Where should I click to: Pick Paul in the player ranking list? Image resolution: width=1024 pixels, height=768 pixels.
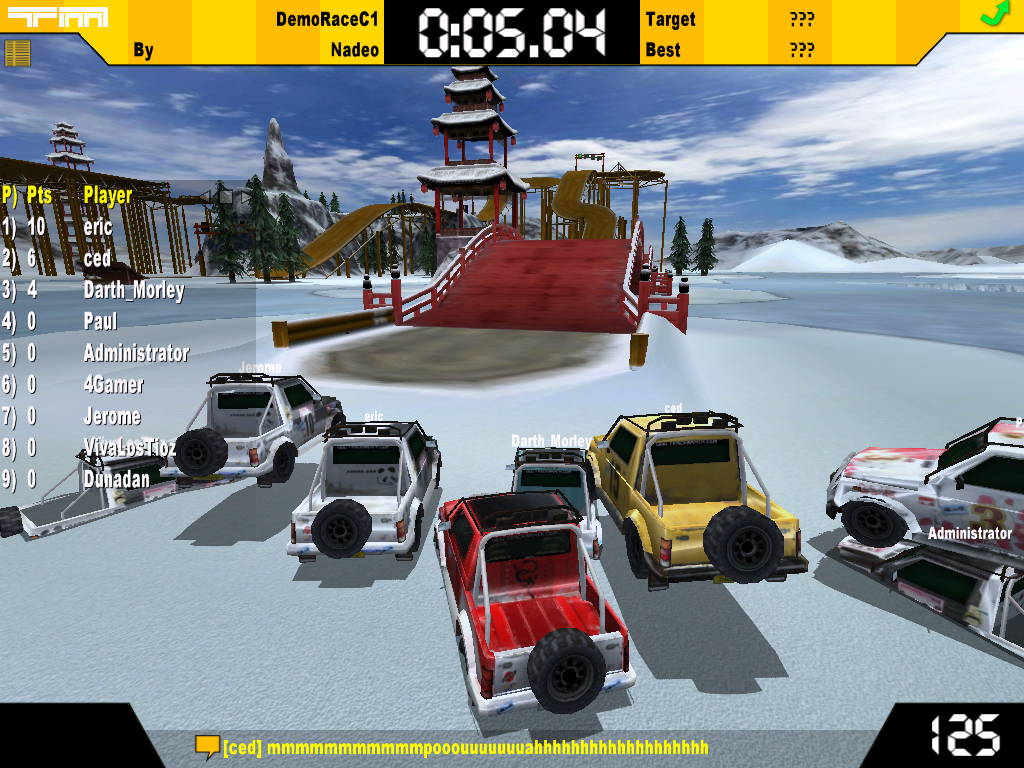tap(100, 322)
